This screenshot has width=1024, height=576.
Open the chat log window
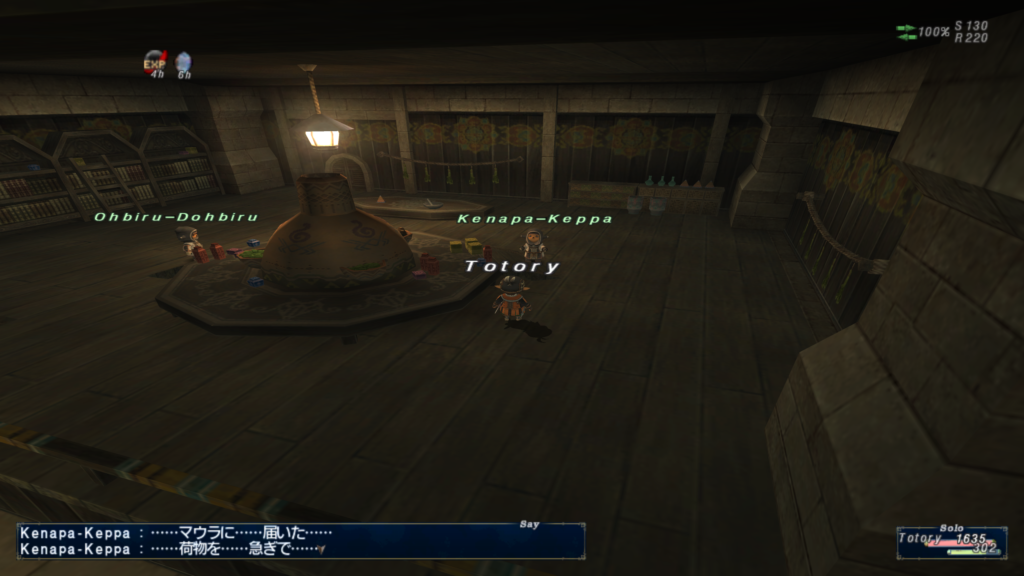[x=300, y=541]
